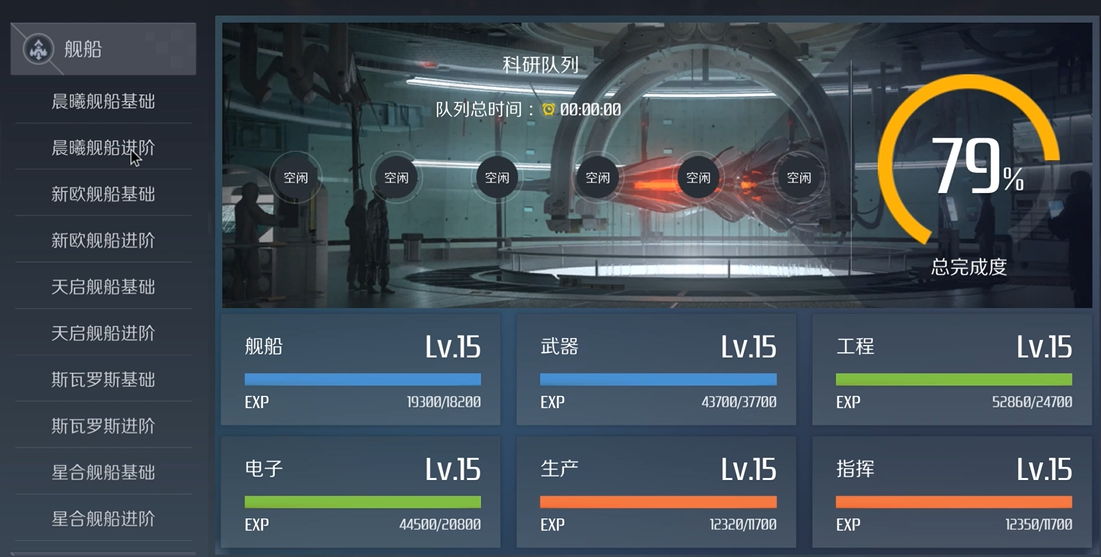1101x557 pixels.
Task: Choose the 电子 Lv.15 research card
Action: pyautogui.click(x=361, y=492)
